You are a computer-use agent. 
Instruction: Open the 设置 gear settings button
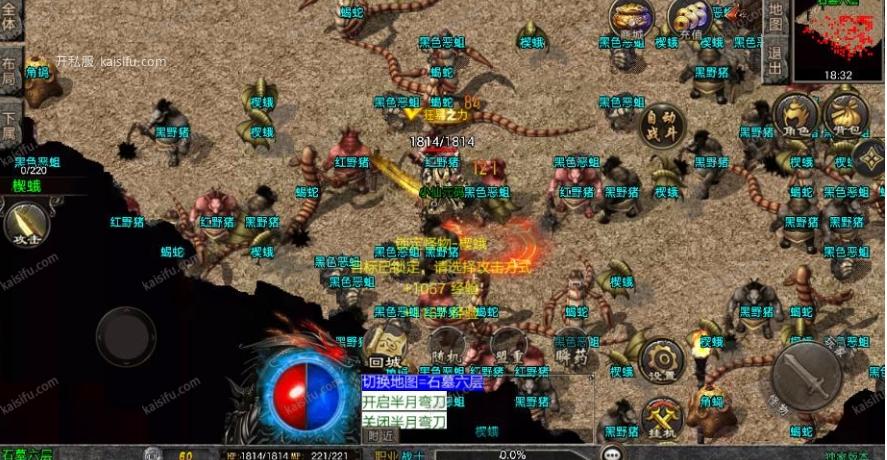pos(661,360)
